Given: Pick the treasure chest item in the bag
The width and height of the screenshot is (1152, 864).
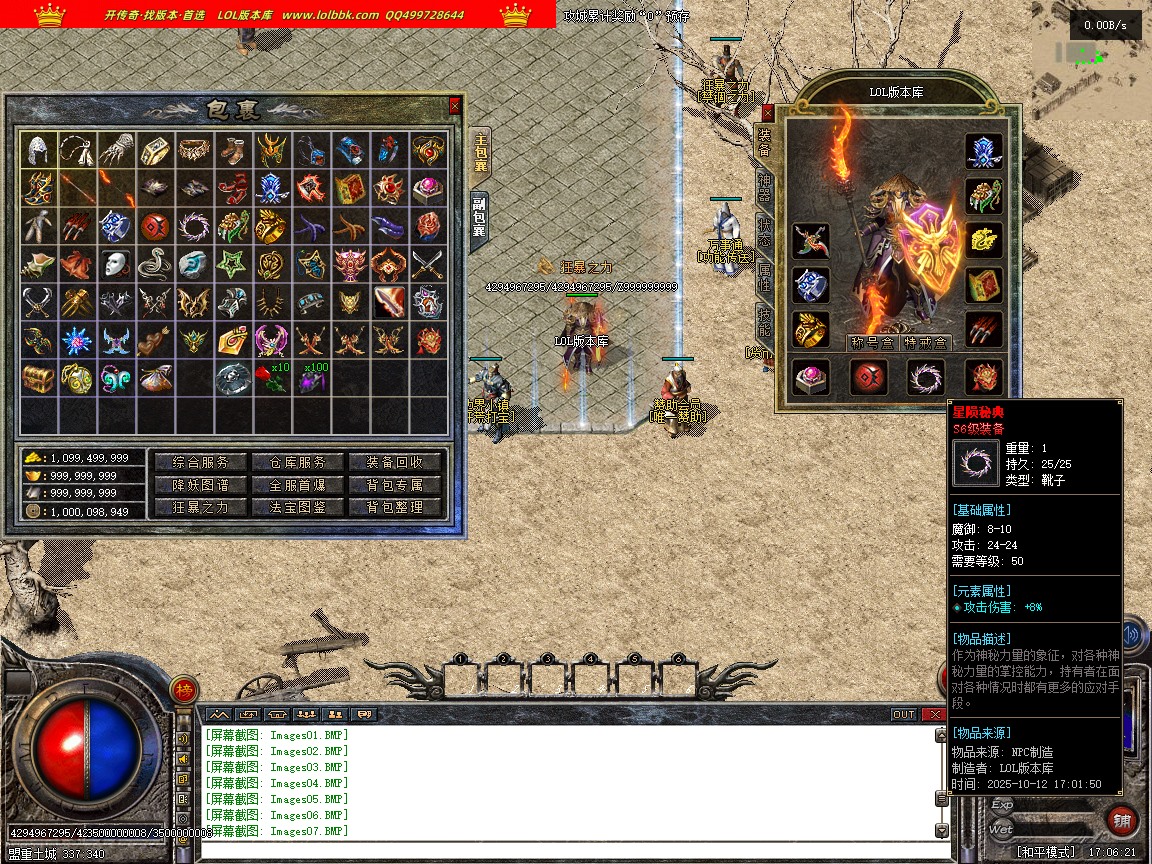Looking at the screenshot, I should click(x=37, y=379).
